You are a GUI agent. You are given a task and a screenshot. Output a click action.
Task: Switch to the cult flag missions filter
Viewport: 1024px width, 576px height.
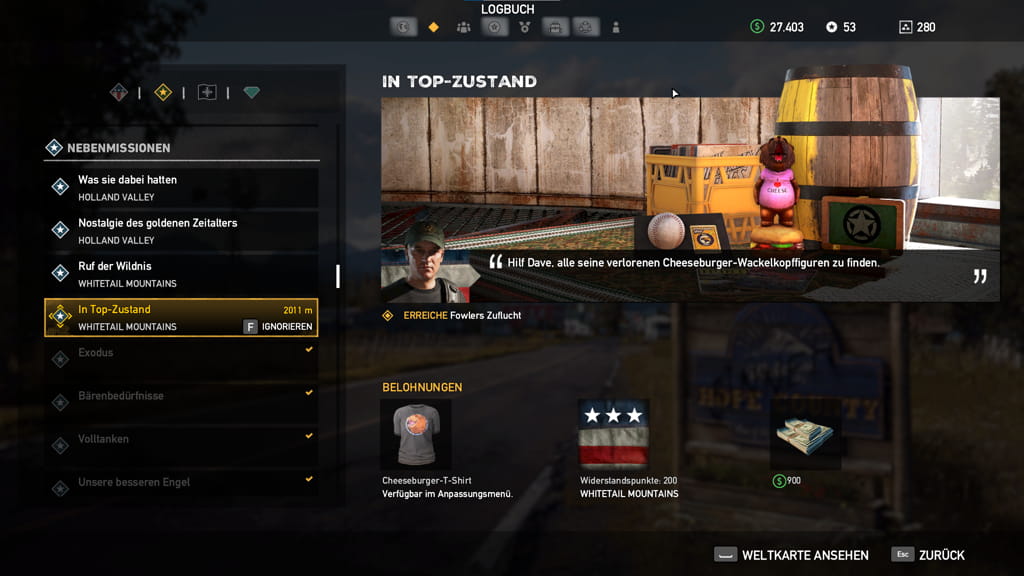click(x=207, y=93)
